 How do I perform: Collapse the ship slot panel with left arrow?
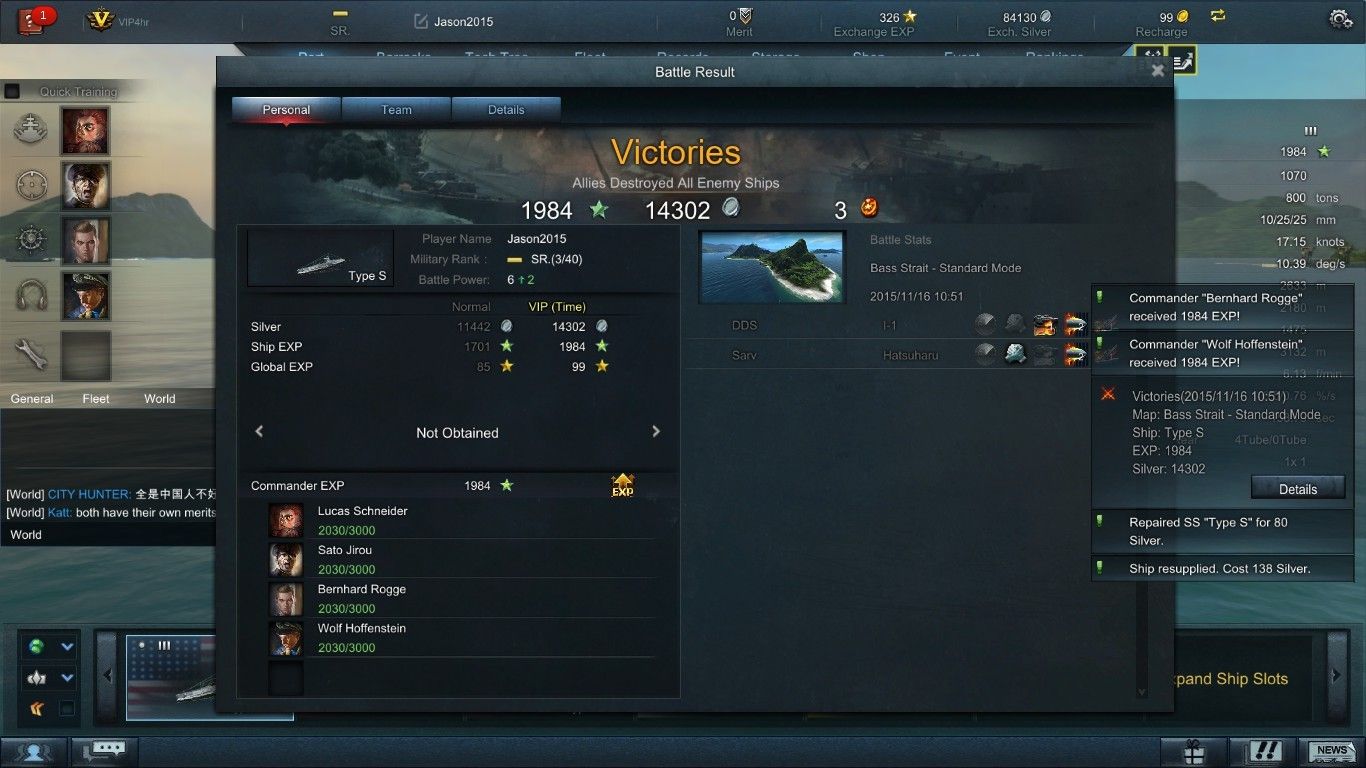[x=108, y=674]
